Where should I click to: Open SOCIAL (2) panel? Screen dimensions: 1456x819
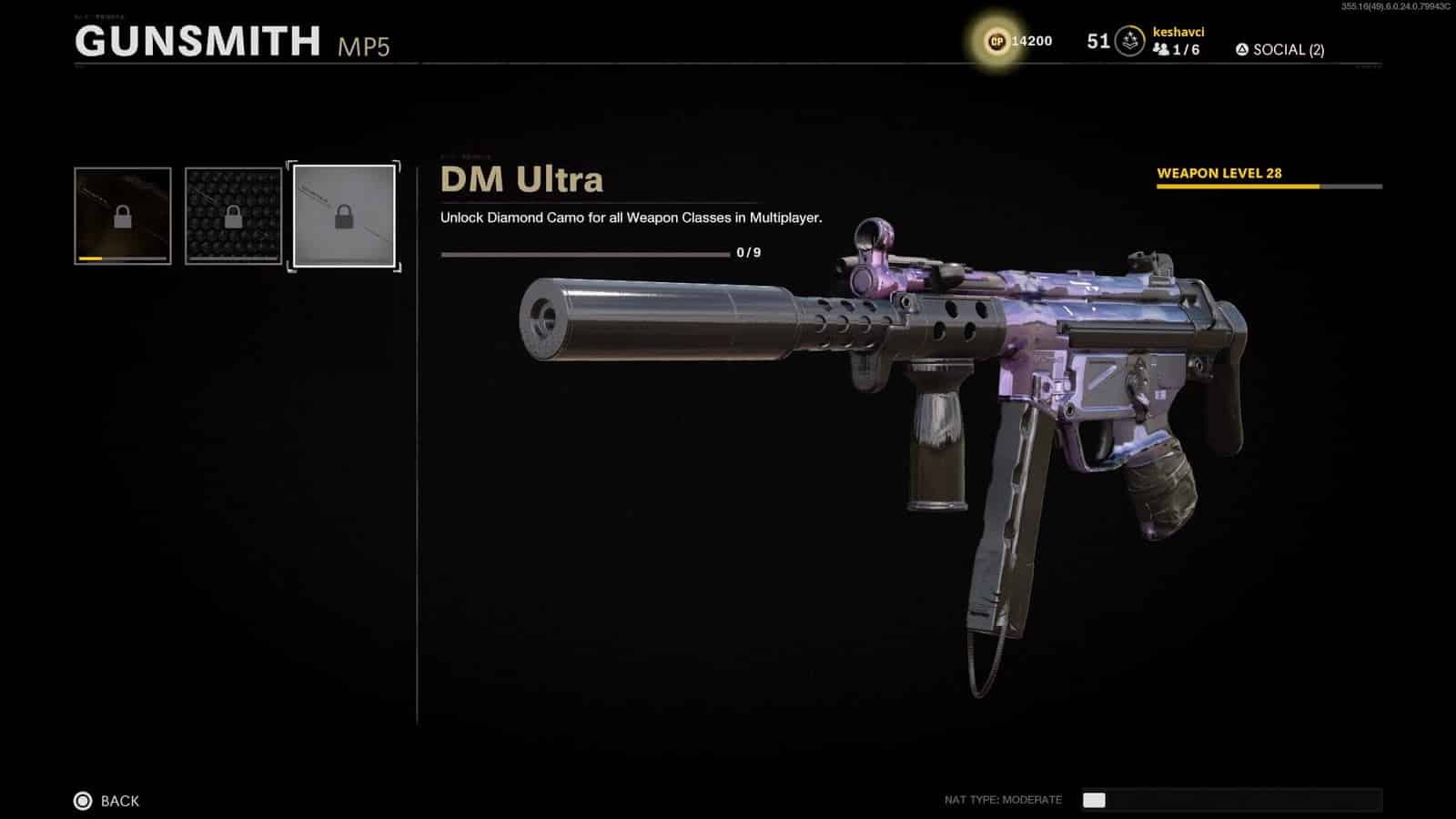click(1288, 49)
